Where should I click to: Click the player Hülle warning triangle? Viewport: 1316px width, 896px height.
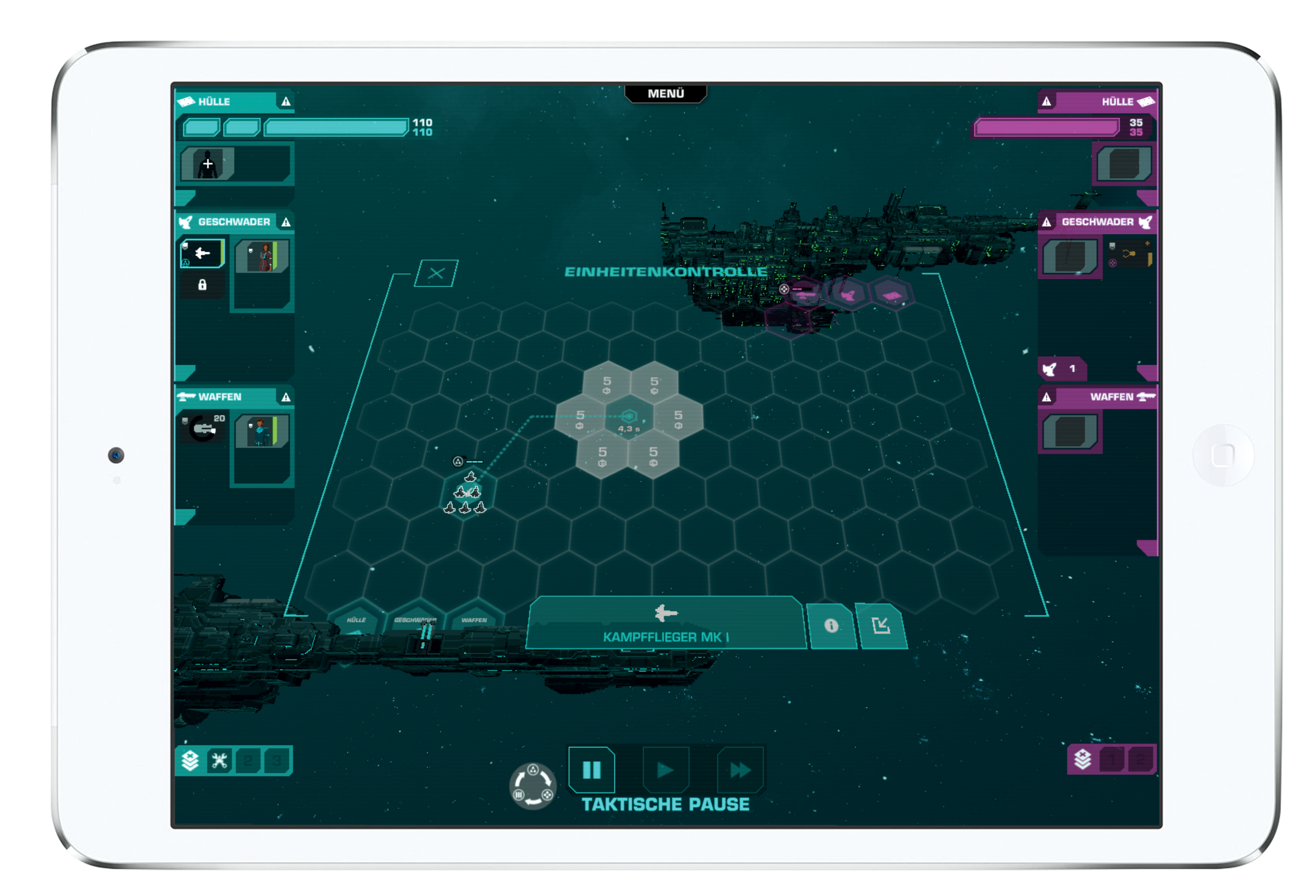(286, 102)
